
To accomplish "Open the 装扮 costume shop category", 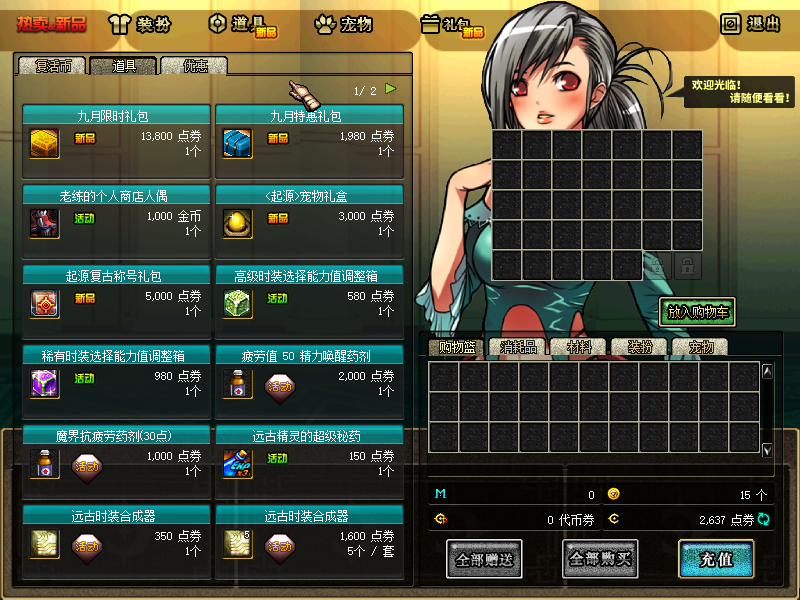I will point(145,25).
